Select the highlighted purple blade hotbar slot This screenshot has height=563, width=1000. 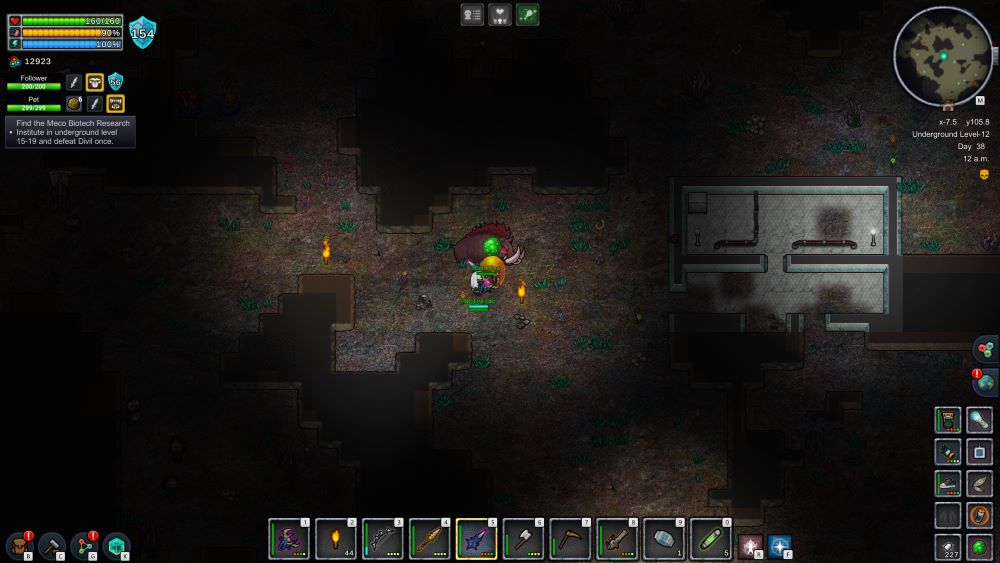coord(477,538)
